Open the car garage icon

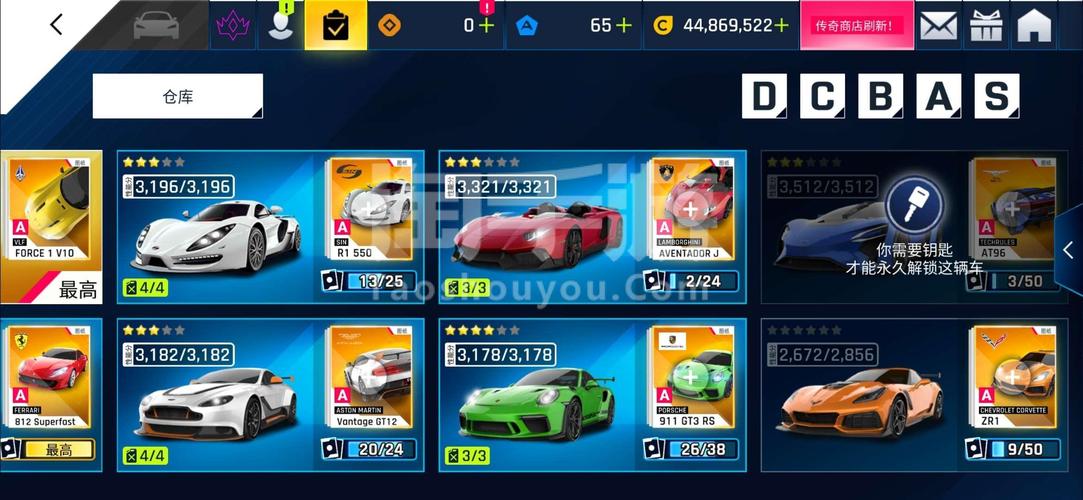156,25
